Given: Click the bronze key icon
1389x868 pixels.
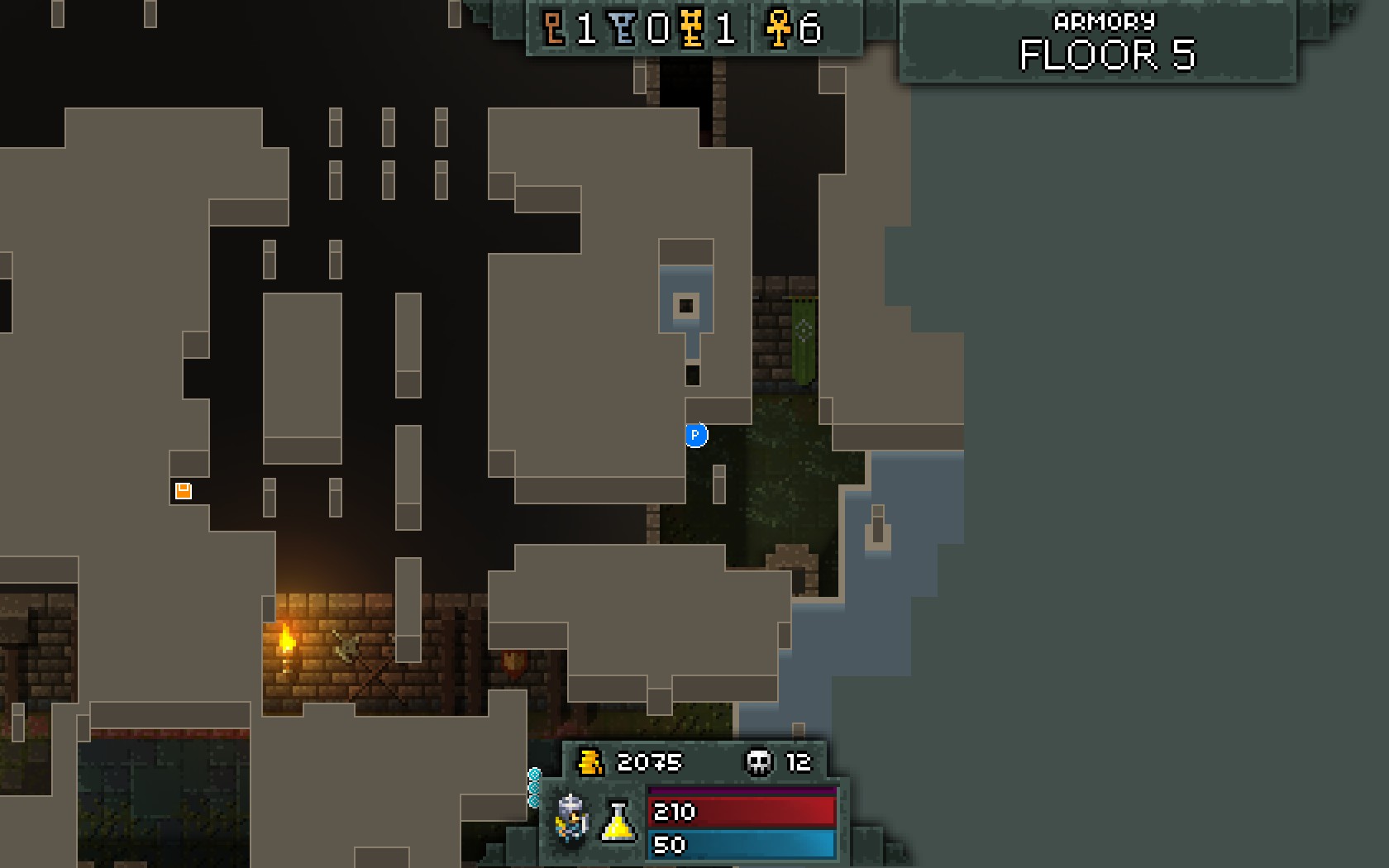Looking at the screenshot, I should [554, 30].
